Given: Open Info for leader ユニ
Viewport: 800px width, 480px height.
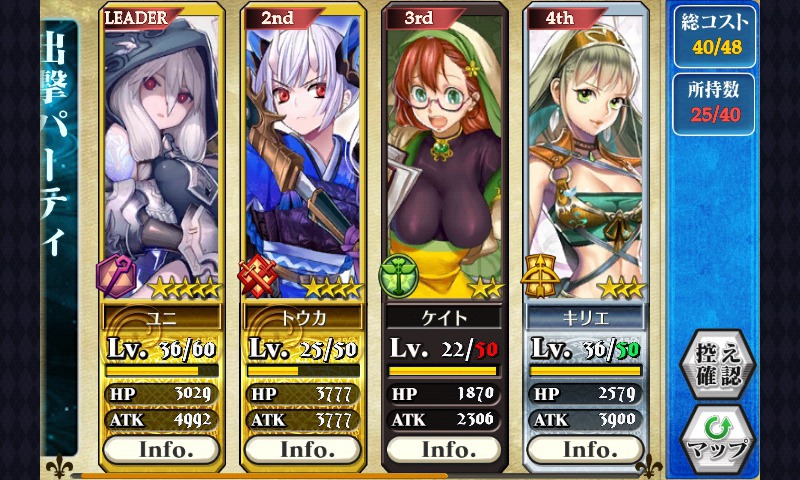Looking at the screenshot, I should click(x=162, y=449).
